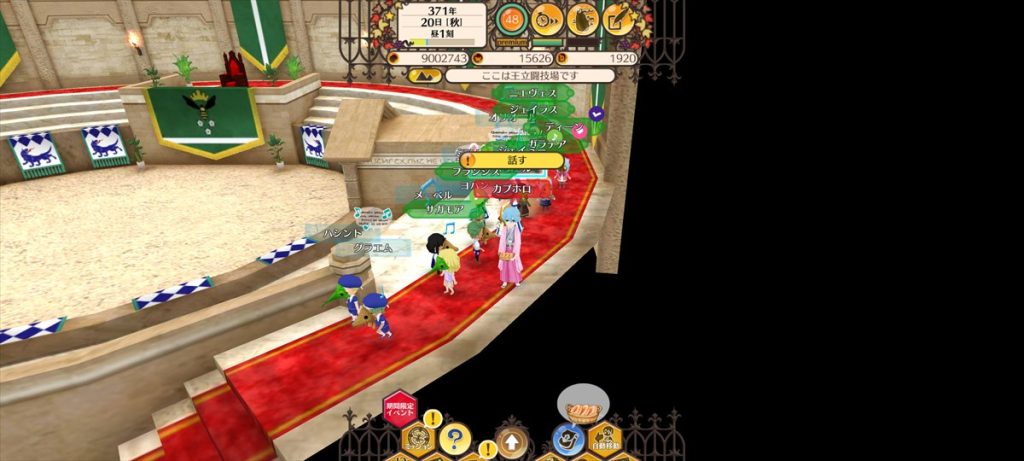
Task: Select the カプホロ character name label
Action: [x=510, y=189]
